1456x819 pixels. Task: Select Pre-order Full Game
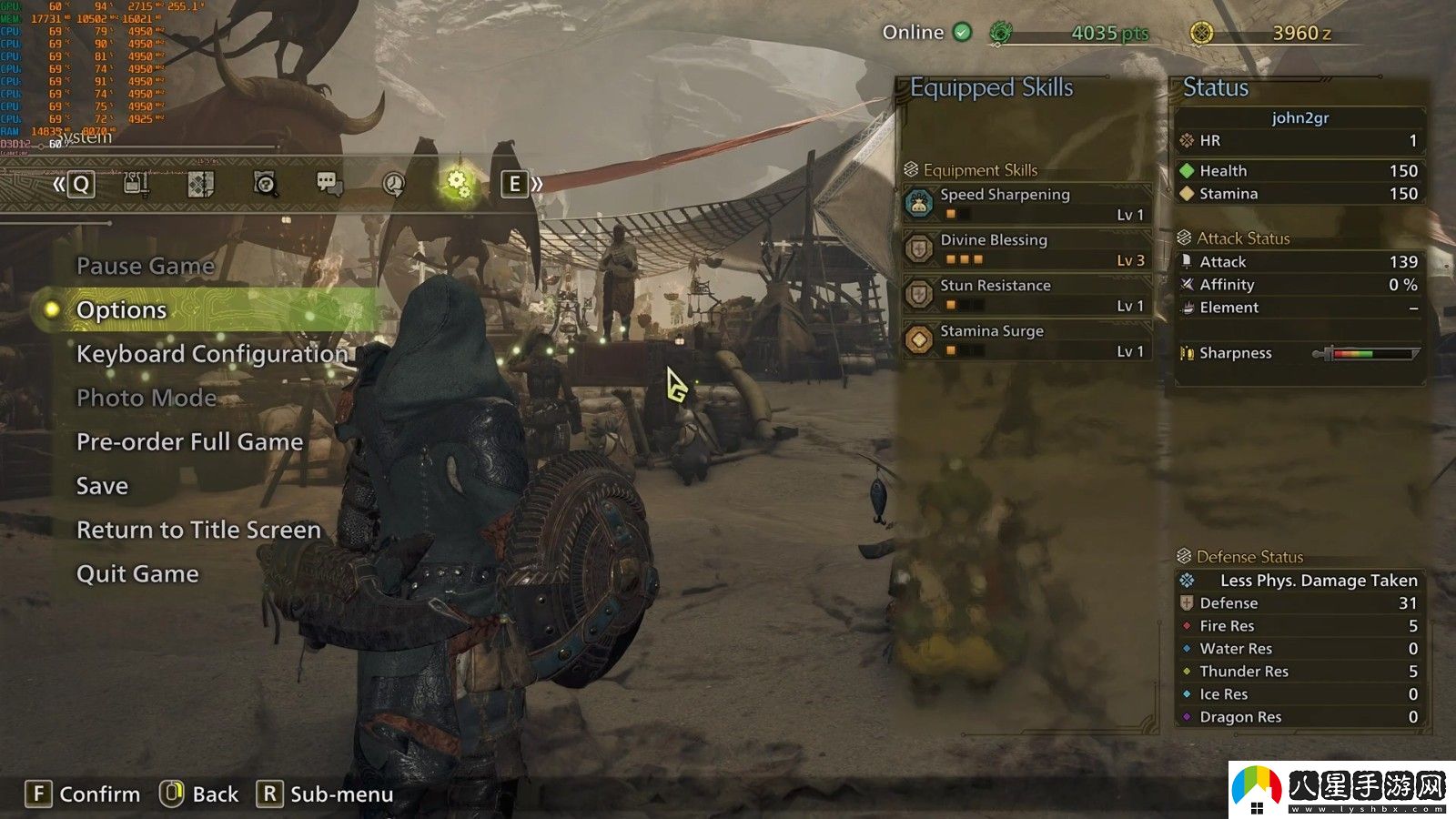[x=189, y=442]
